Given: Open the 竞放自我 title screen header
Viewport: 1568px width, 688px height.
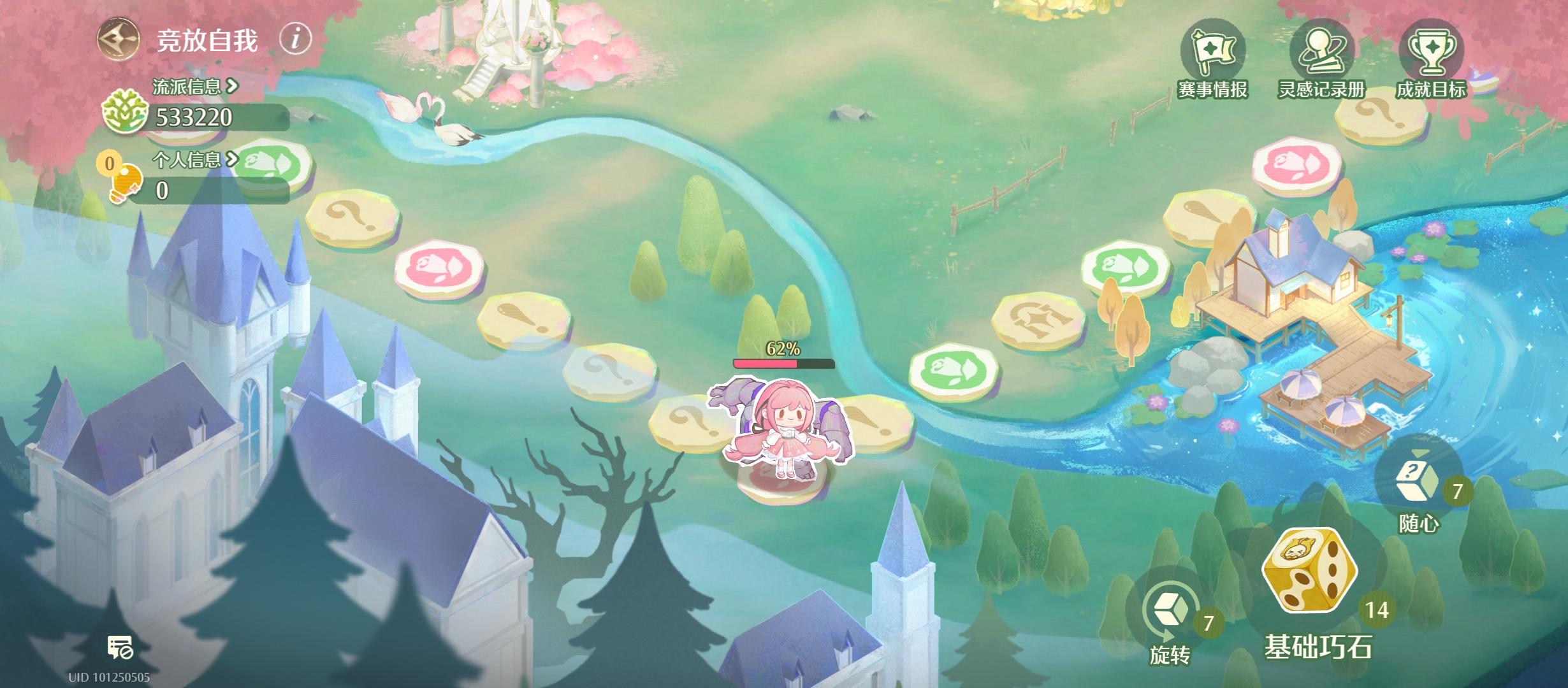Looking at the screenshot, I should click(205, 40).
